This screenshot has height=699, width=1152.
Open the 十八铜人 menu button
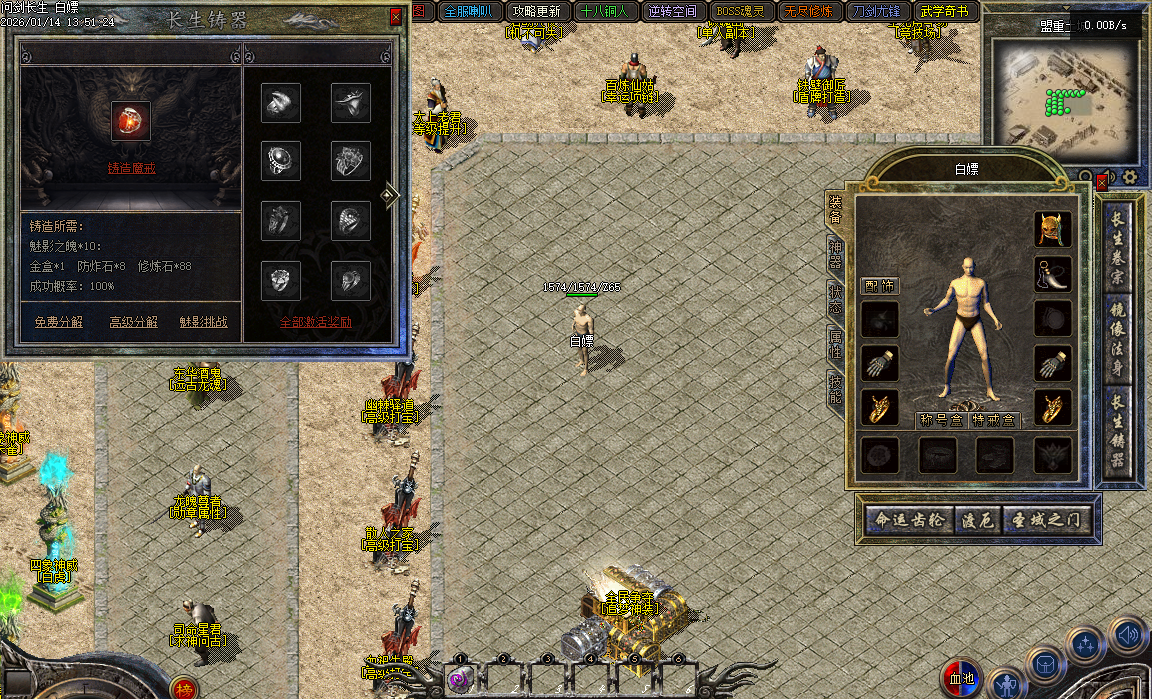[x=604, y=12]
